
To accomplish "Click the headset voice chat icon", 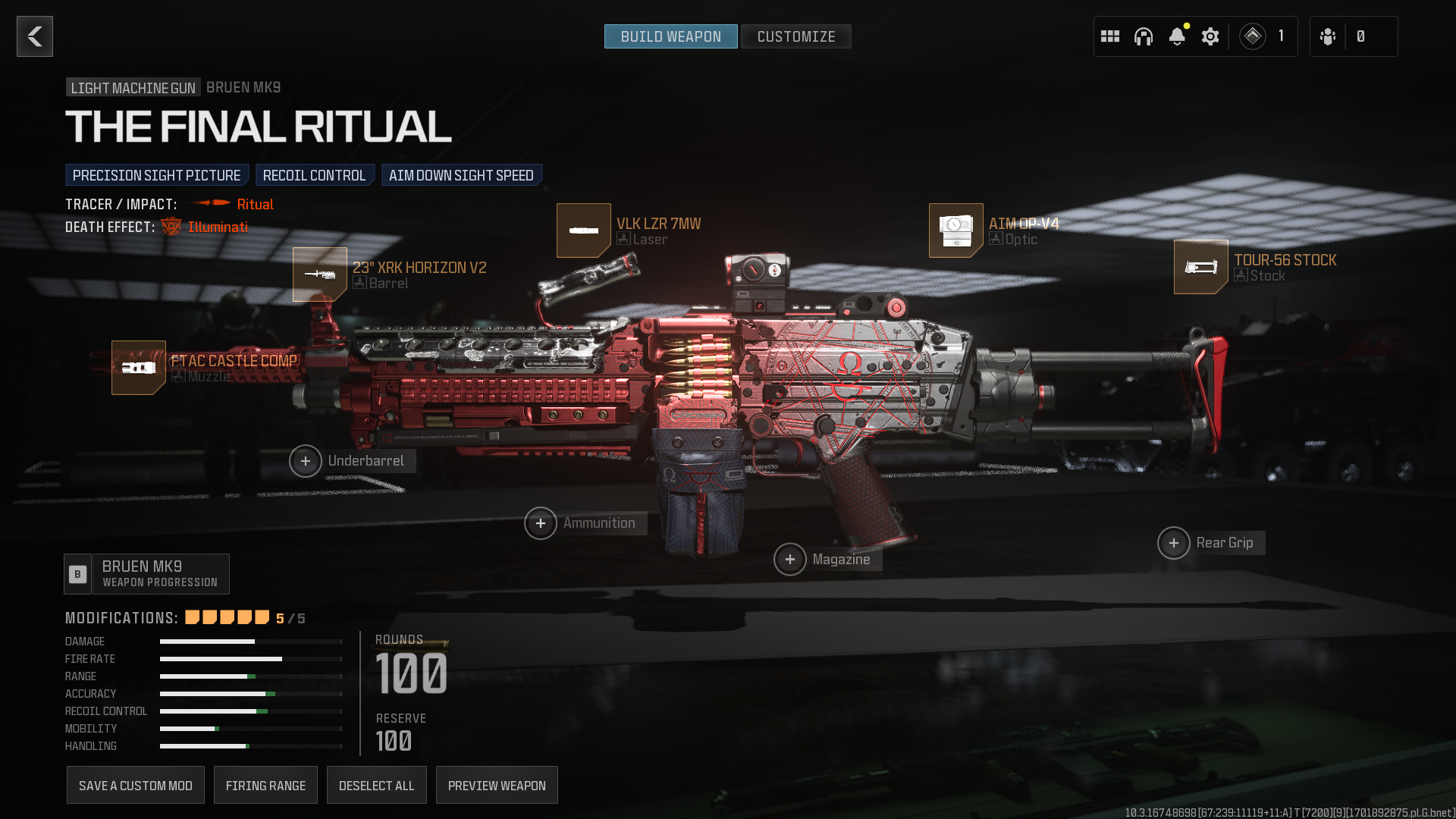I will click(x=1144, y=36).
